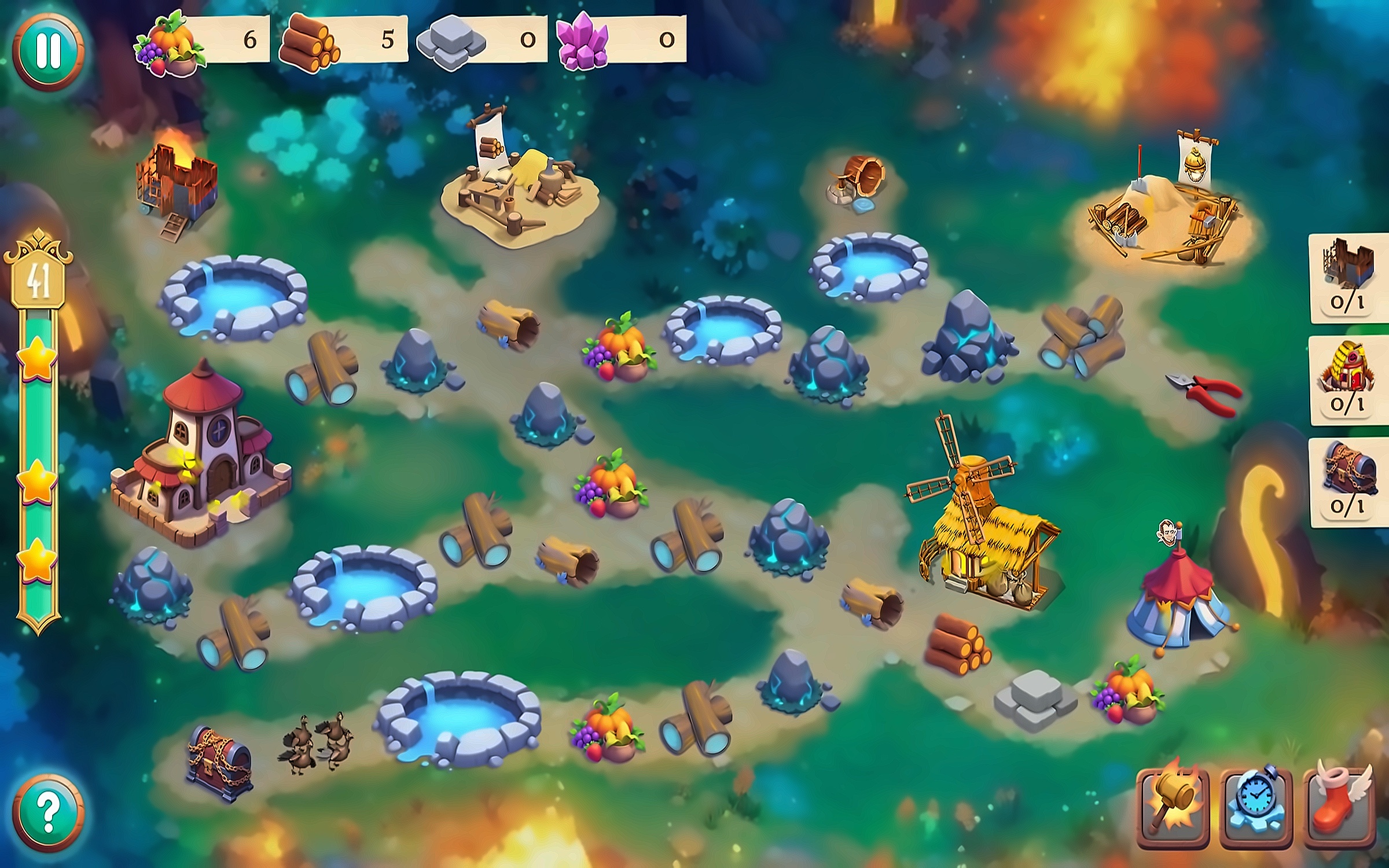Pause the game with the pause button
This screenshot has height=868, width=1389.
tap(49, 51)
